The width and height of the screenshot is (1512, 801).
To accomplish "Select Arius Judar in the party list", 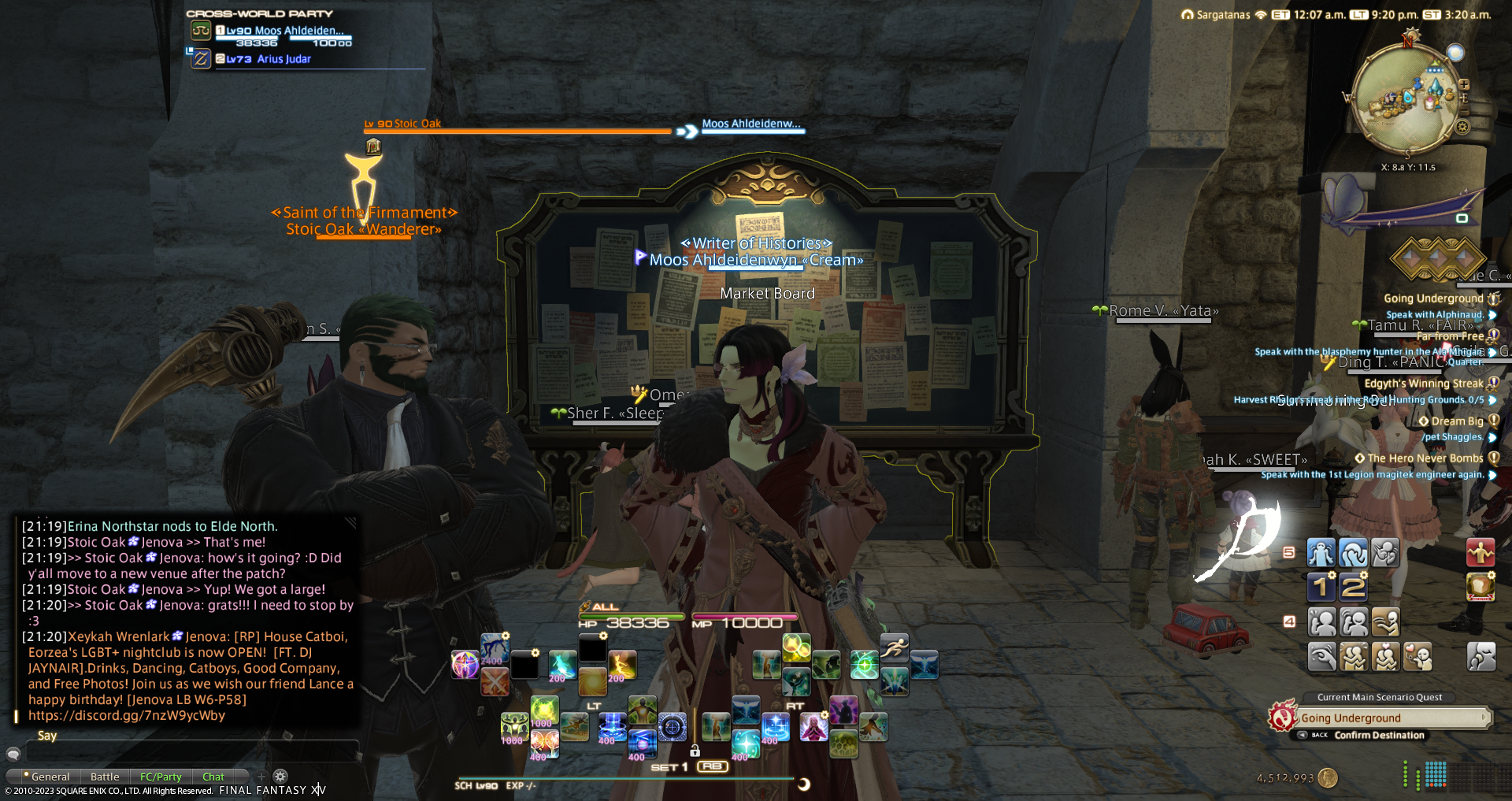I will coord(283,59).
